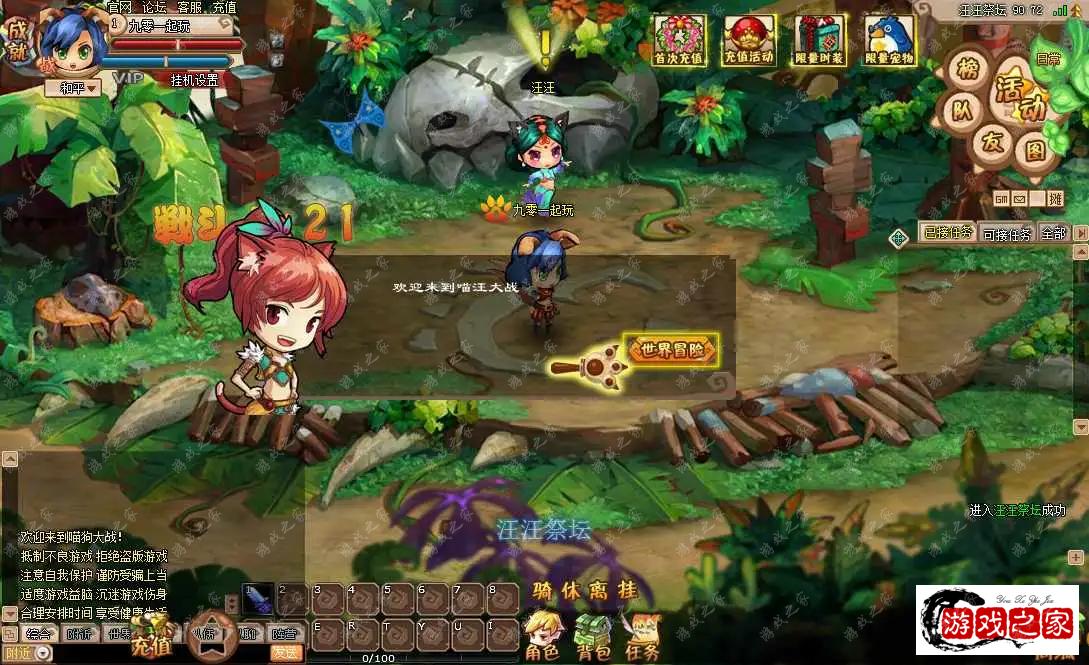Open the 任务 quest log
Image resolution: width=1089 pixels, height=665 pixels.
pos(642,637)
